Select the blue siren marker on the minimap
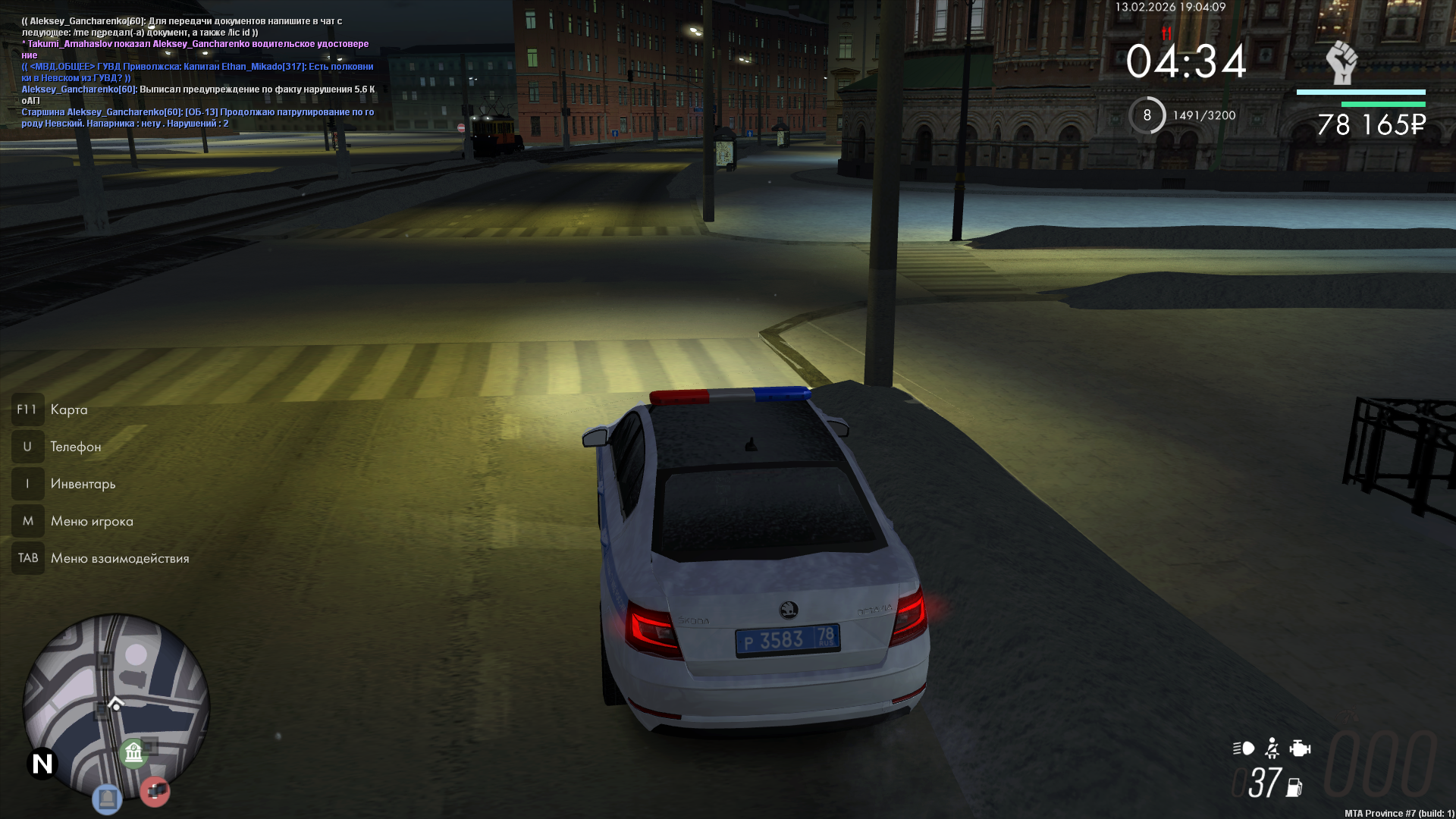 pos(107,799)
